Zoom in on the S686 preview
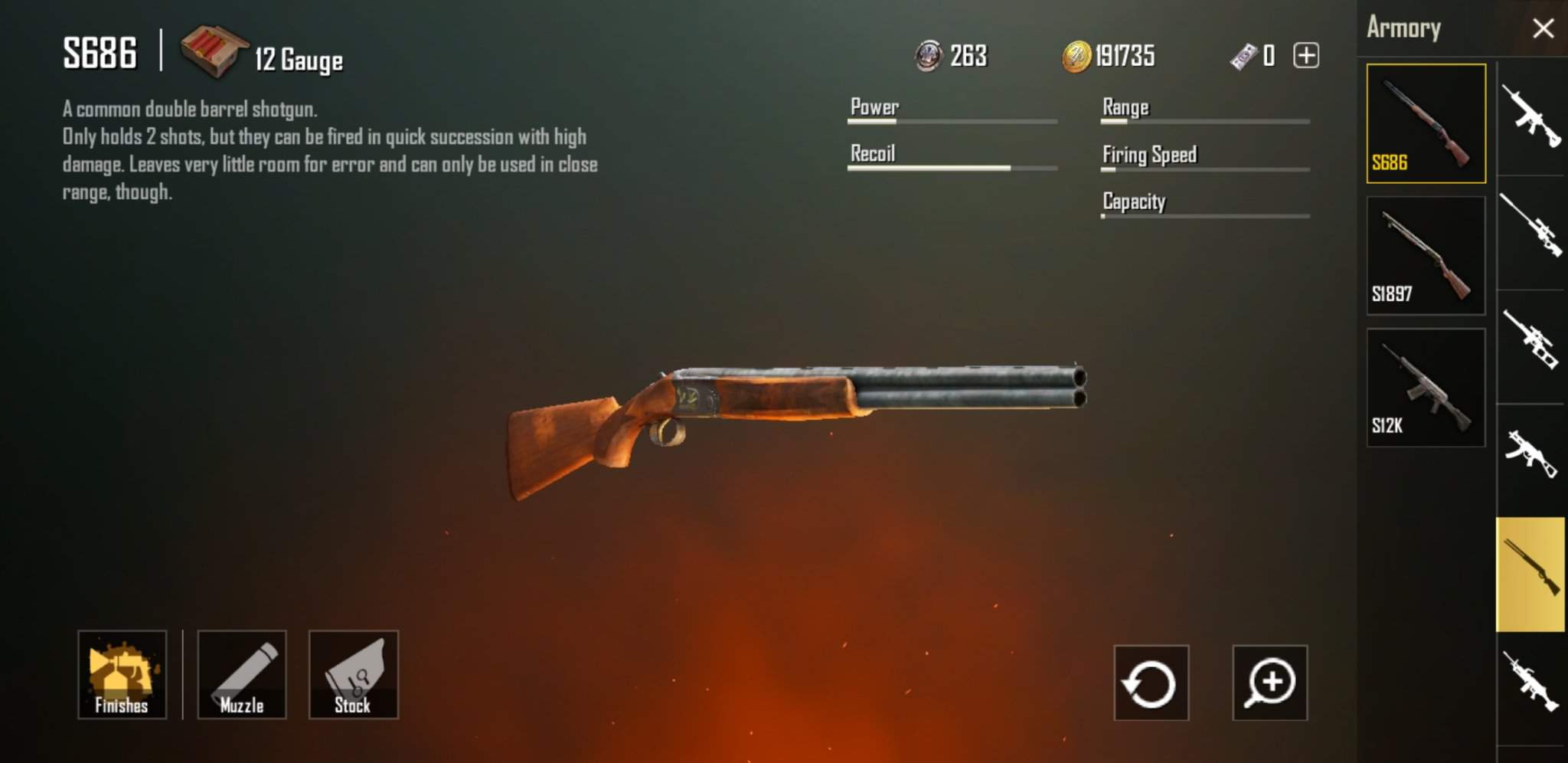This screenshot has width=1568, height=763. pos(1270,683)
